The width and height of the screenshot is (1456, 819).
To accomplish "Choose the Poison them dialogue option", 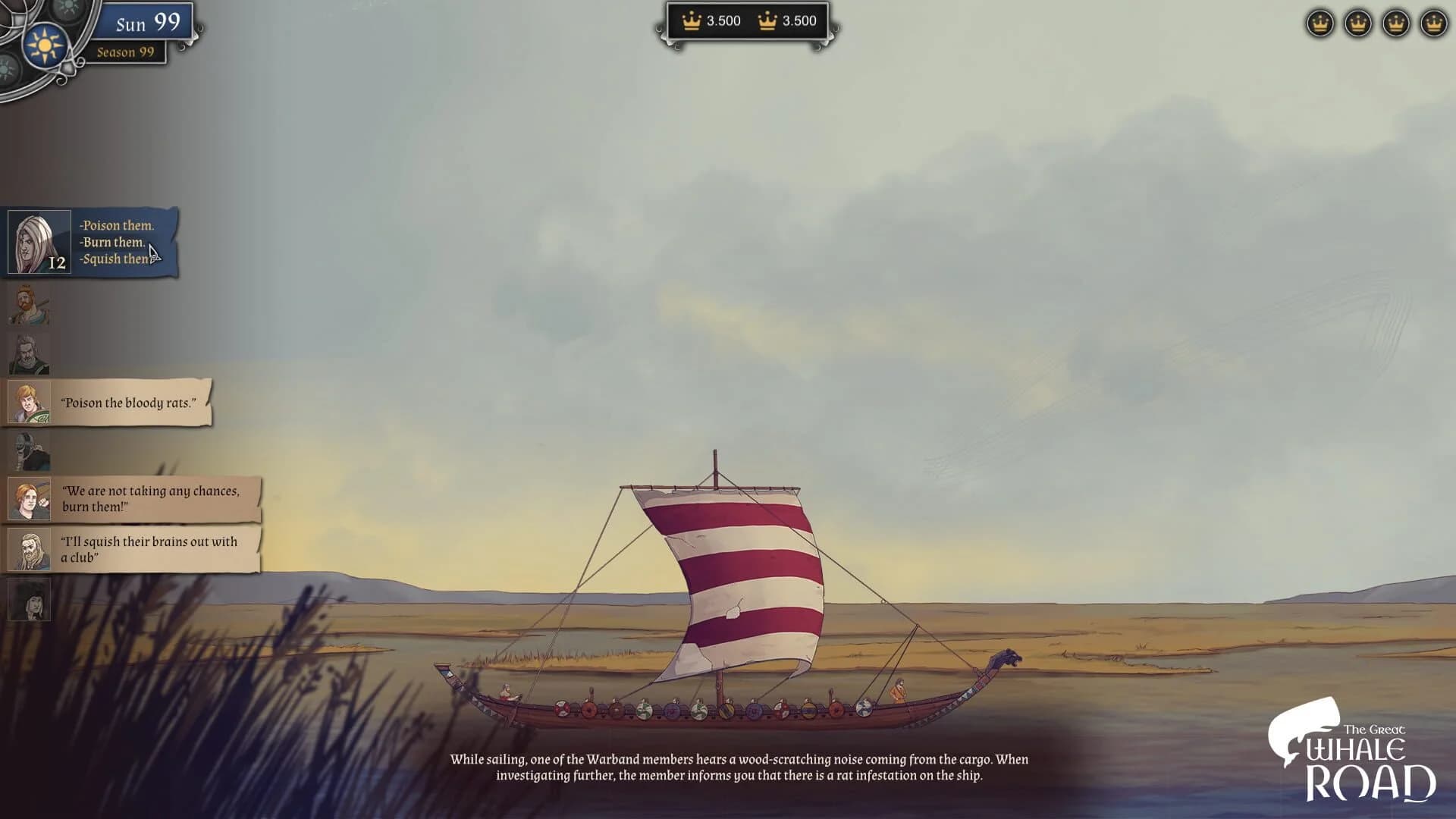I will 115,225.
